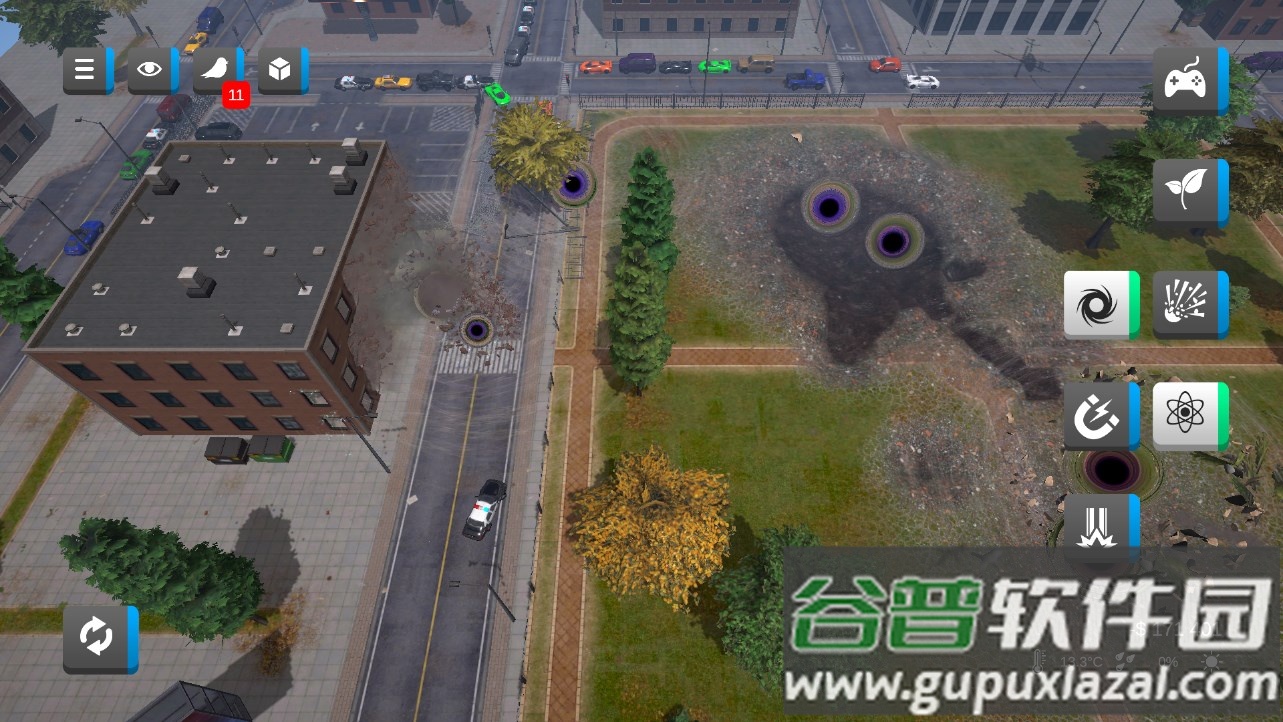Select the leaf nature category
Image resolution: width=1283 pixels, height=722 pixels.
(x=1188, y=190)
